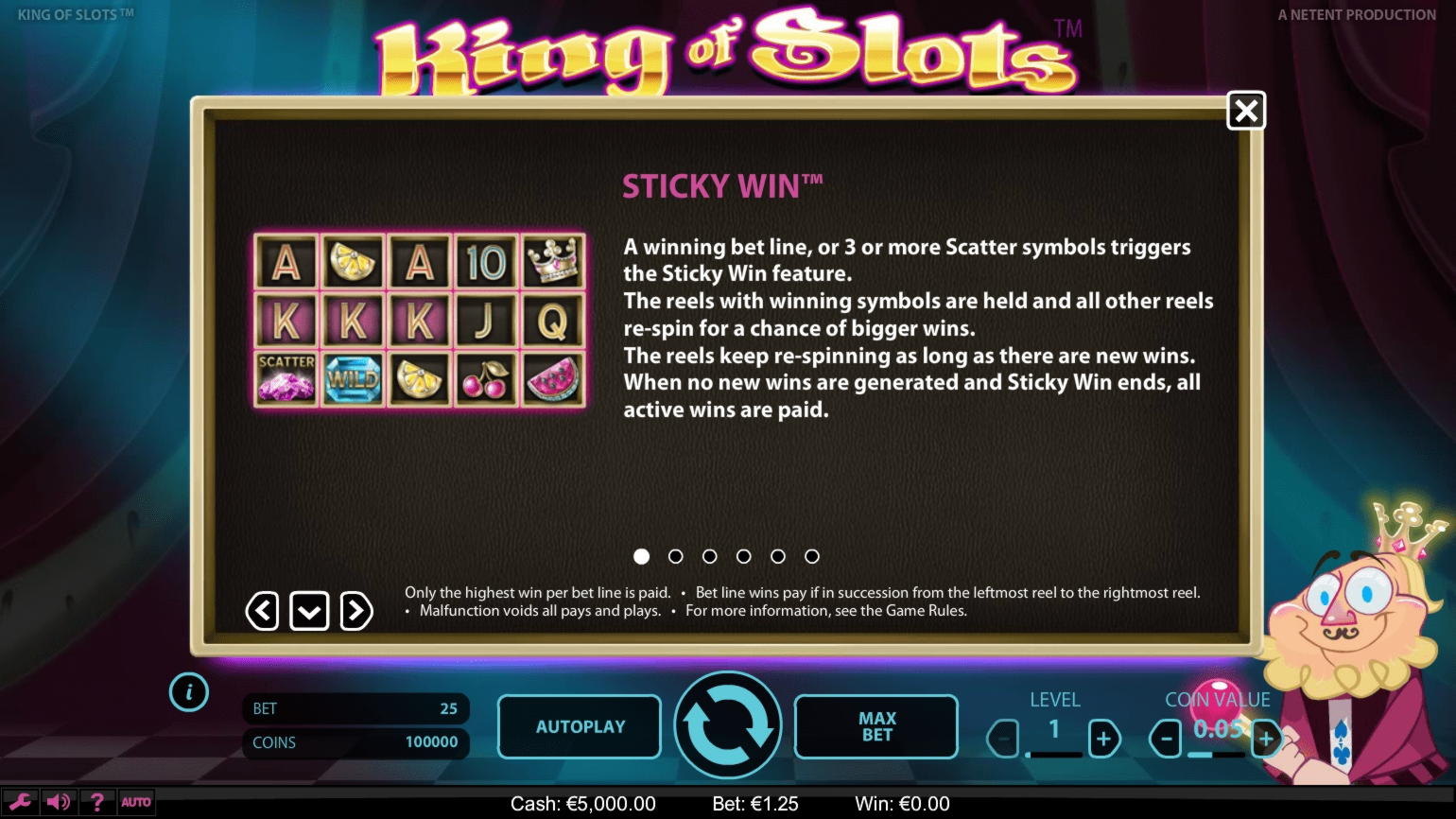The width and height of the screenshot is (1456, 819).
Task: Jump to the last page indicator dot
Action: pos(811,557)
